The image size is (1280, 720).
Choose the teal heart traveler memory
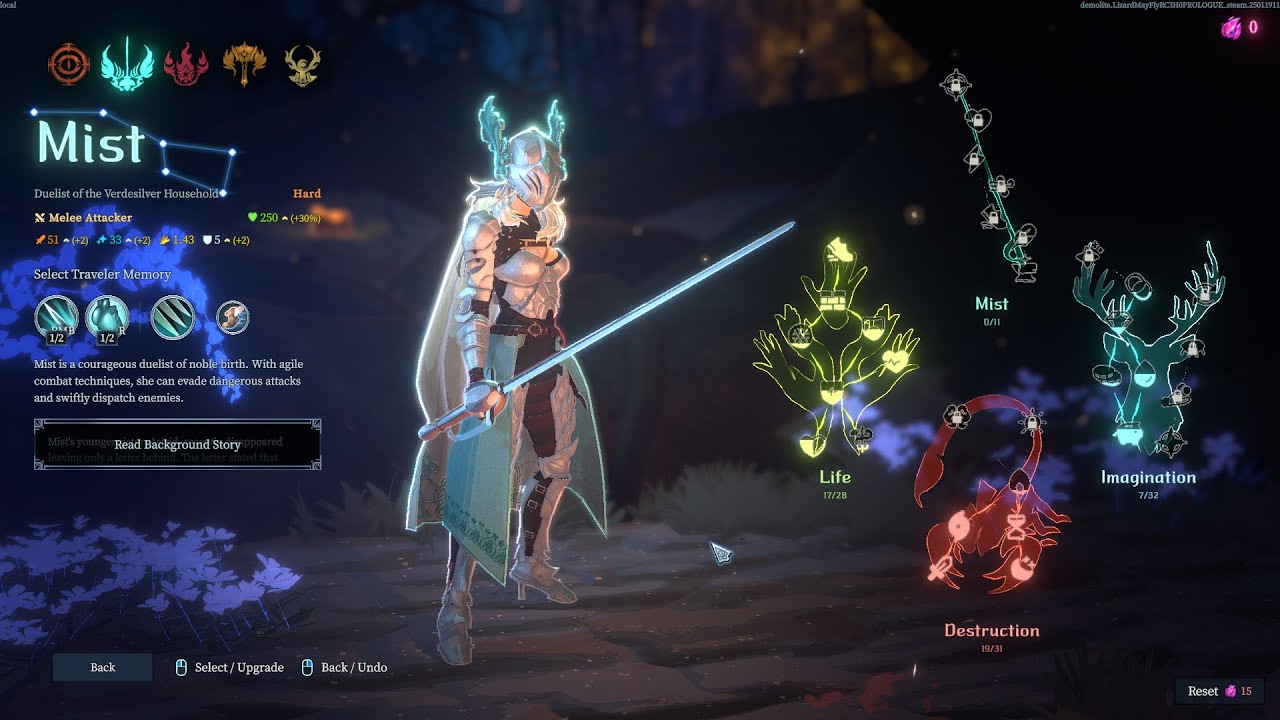click(107, 318)
